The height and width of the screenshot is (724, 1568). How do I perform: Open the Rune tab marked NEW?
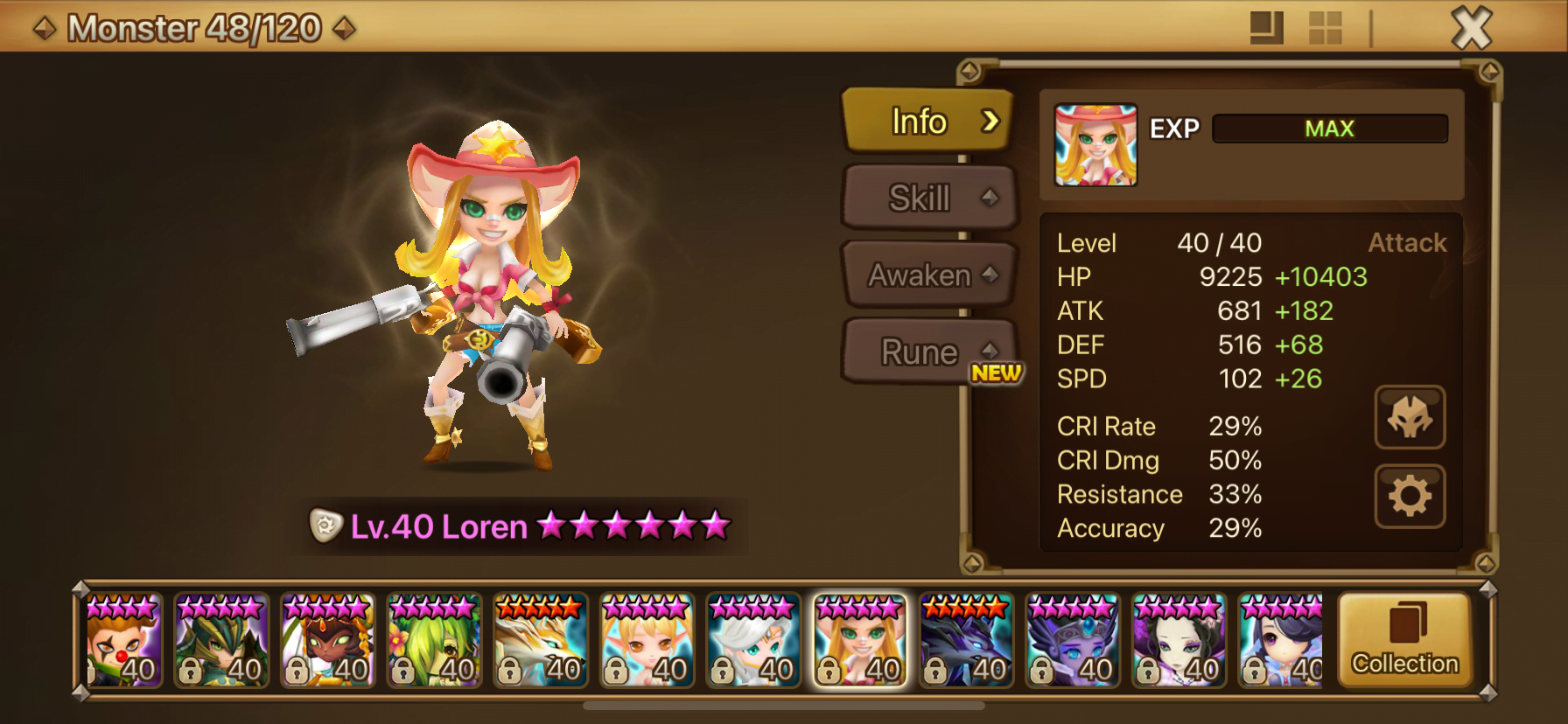(928, 352)
